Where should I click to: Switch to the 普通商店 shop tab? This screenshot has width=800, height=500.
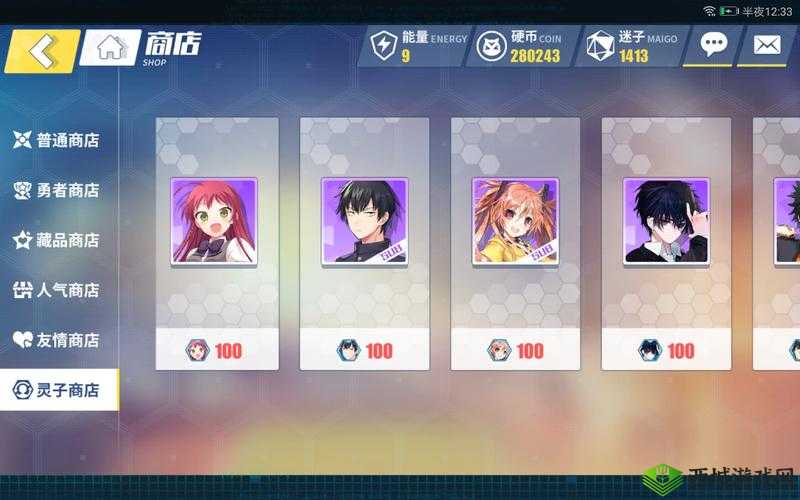point(57,140)
